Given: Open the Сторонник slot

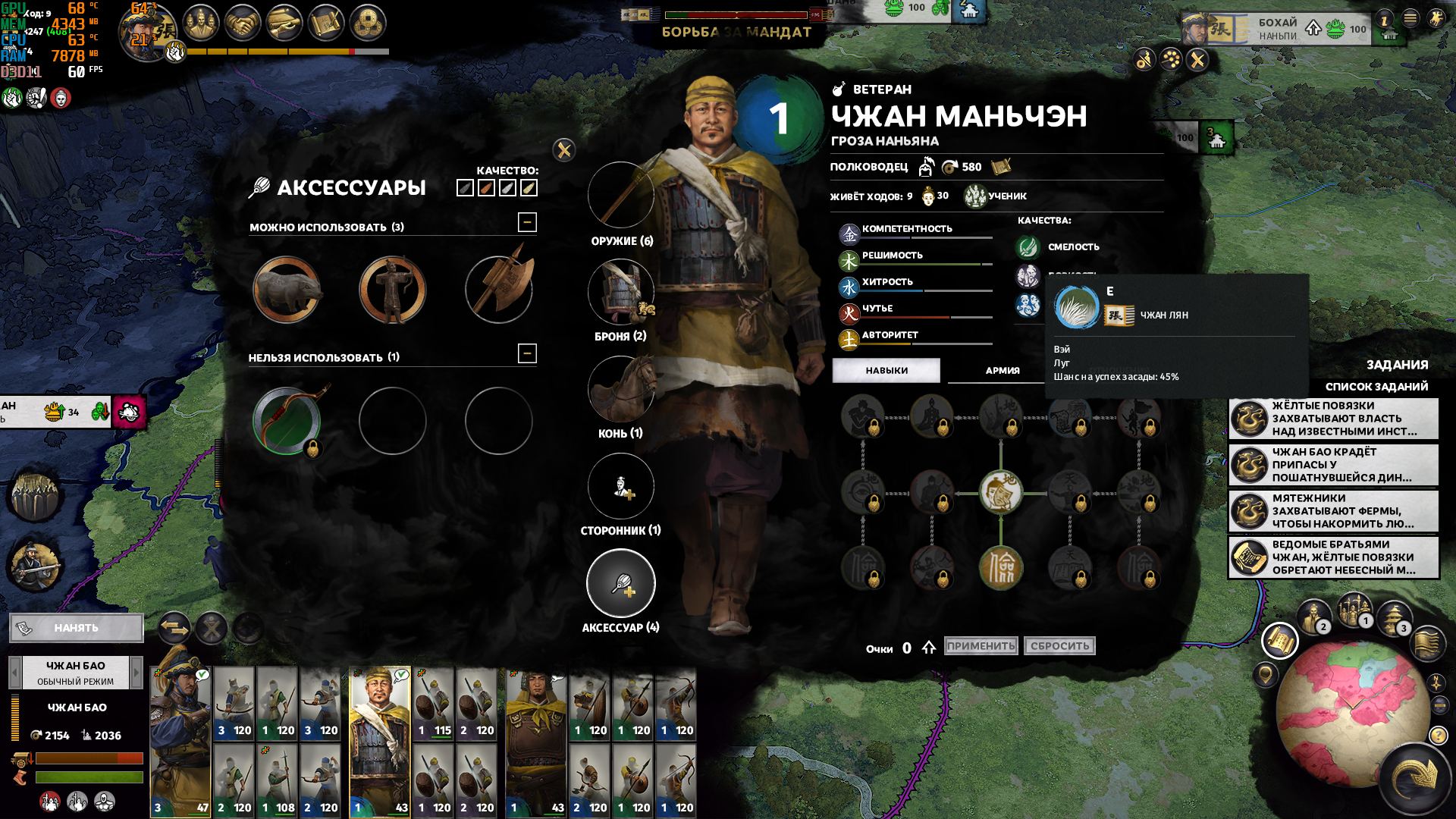Looking at the screenshot, I should (x=621, y=487).
